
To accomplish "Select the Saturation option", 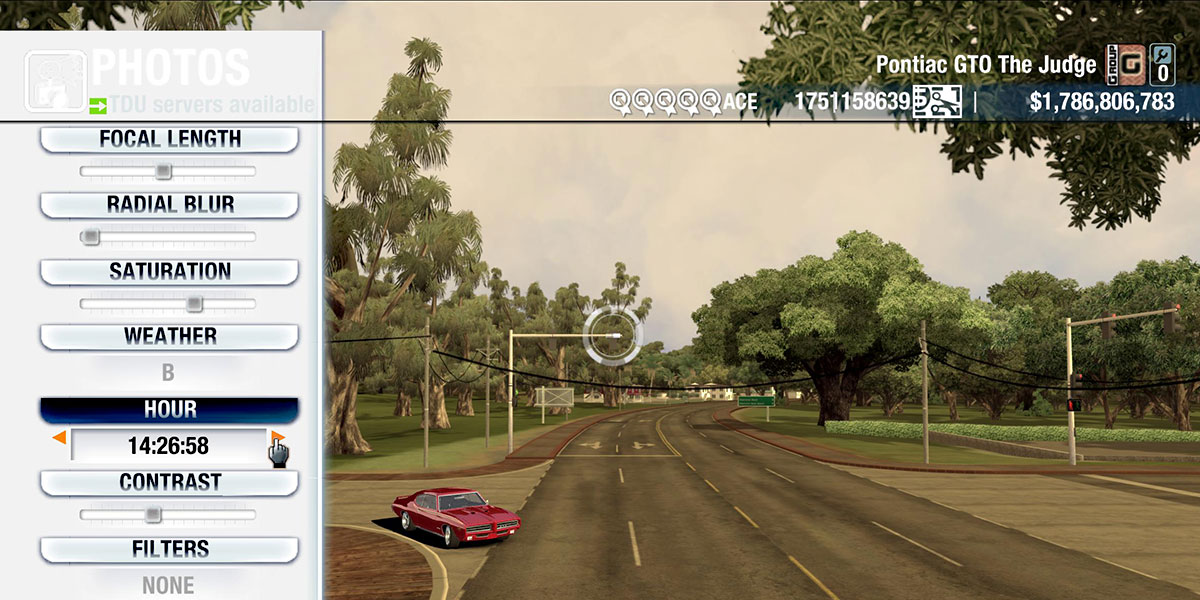I will pyautogui.click(x=169, y=272).
